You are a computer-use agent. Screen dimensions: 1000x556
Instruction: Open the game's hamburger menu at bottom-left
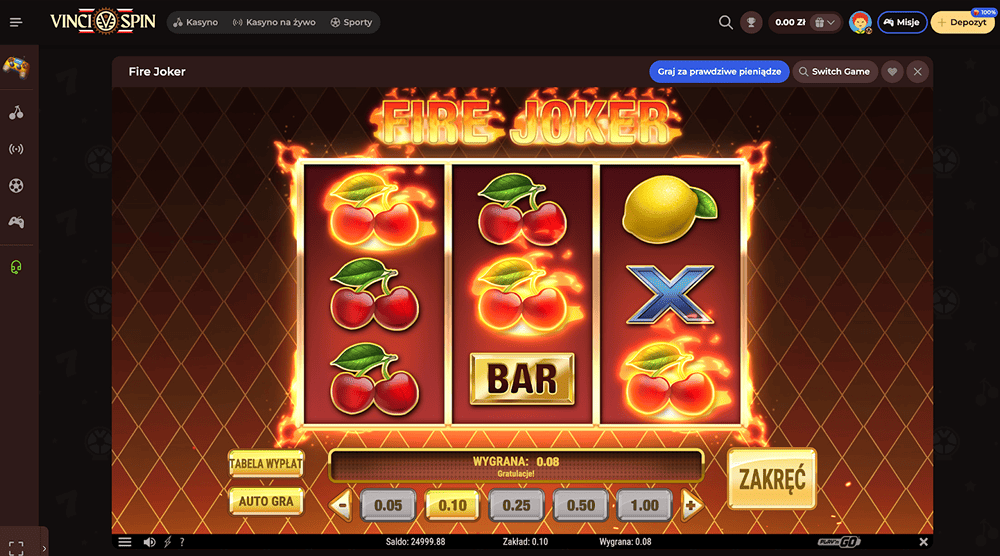pos(125,542)
